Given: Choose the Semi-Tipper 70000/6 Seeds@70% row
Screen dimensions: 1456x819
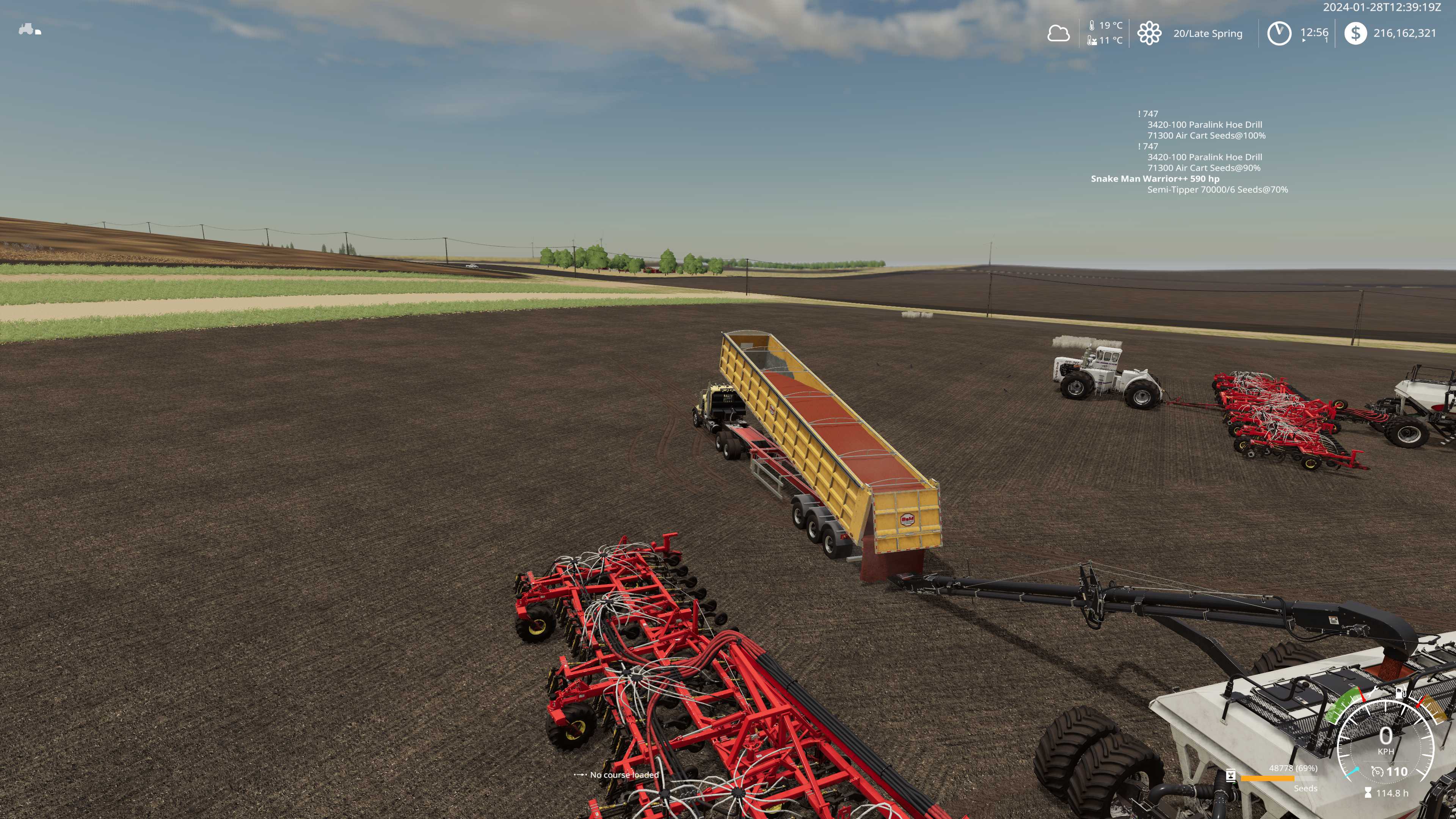Looking at the screenshot, I should coord(1217,189).
